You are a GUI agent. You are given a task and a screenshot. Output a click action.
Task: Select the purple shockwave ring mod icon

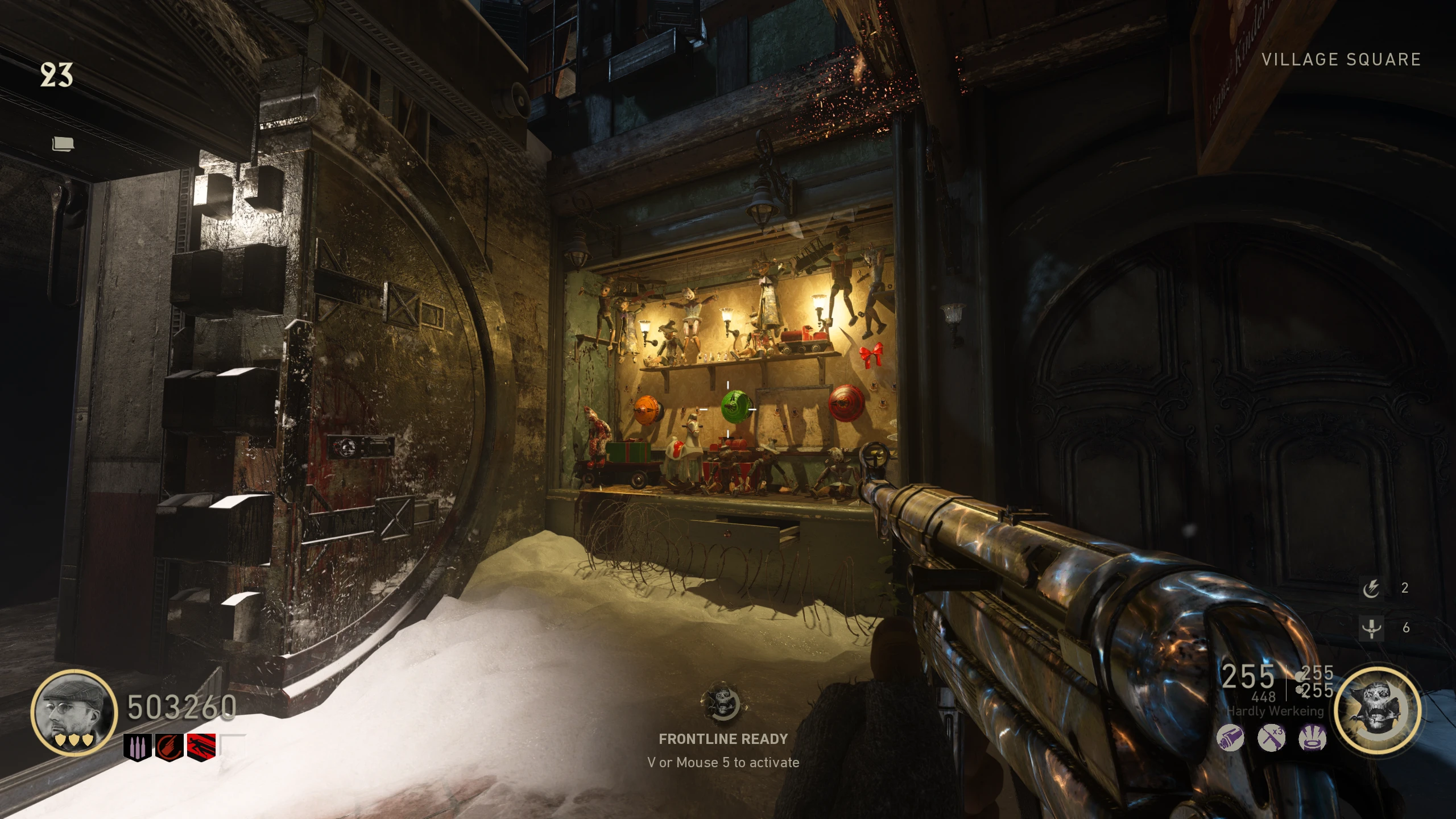[1313, 739]
